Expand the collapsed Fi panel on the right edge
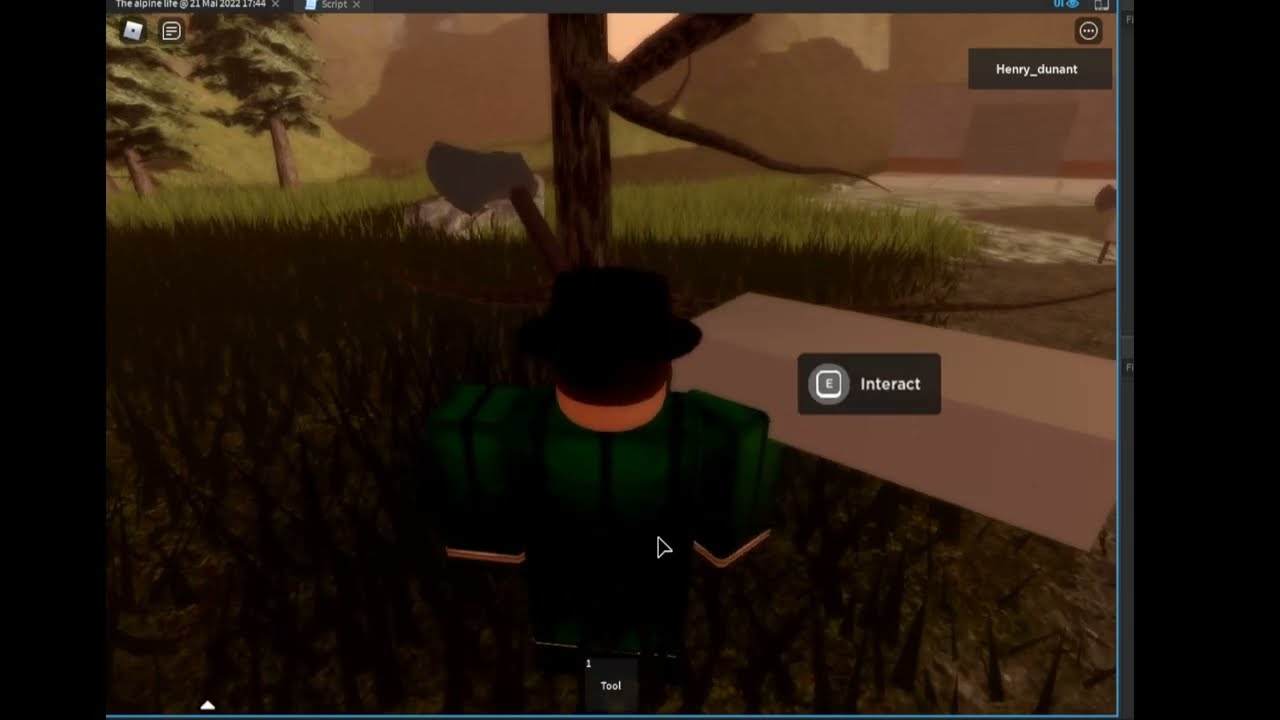Viewport: 1280px width, 720px height. (1128, 367)
